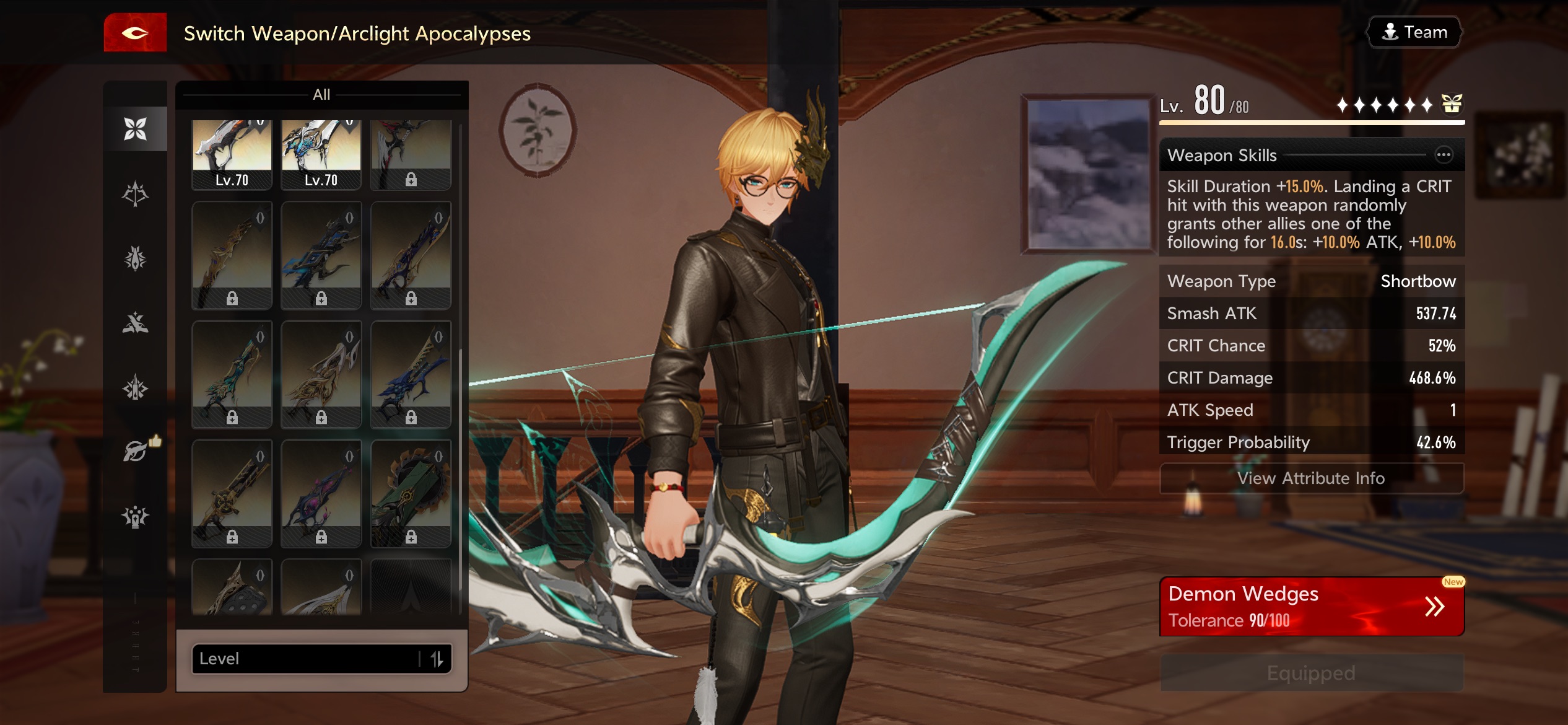View Attribute Info for the weapon
This screenshot has width=1568, height=725.
tap(1311, 478)
